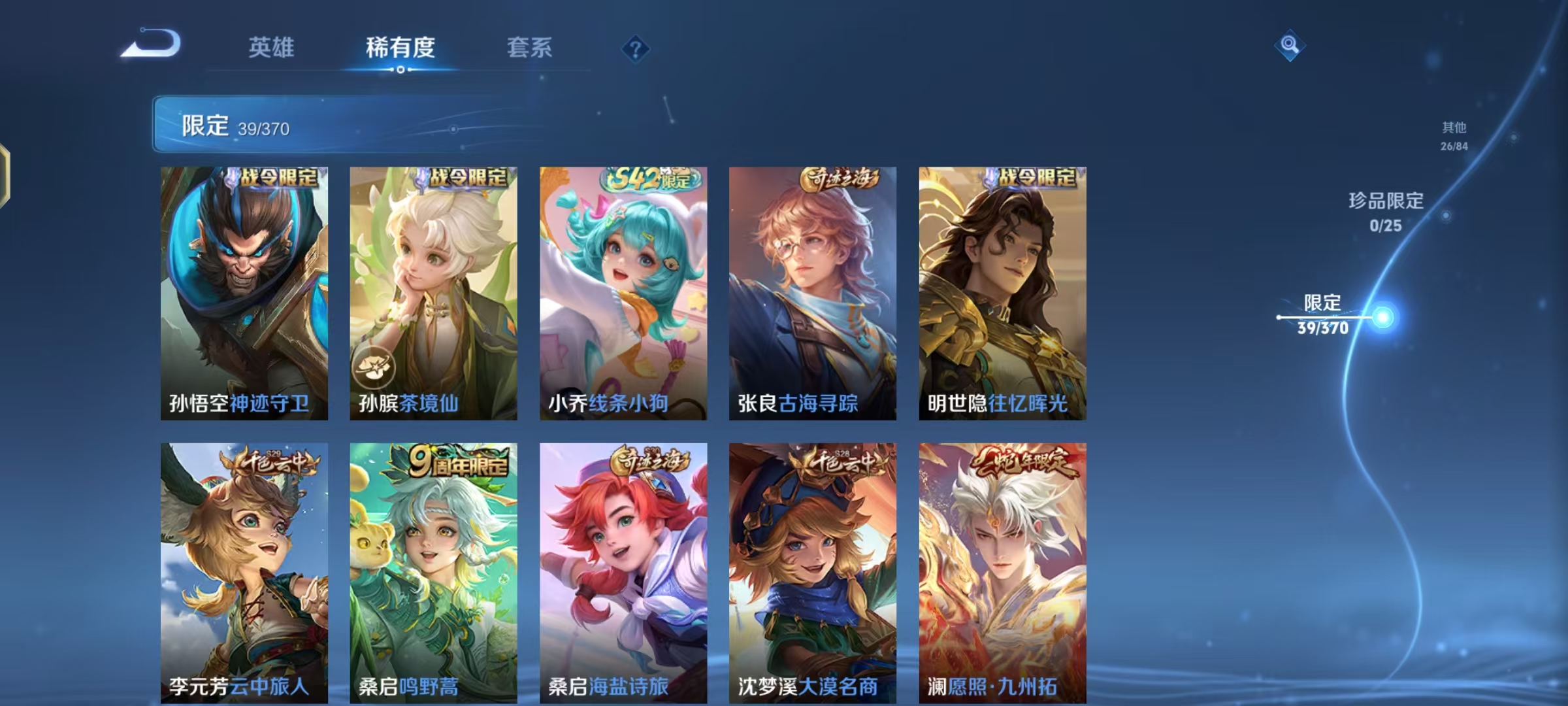Select the 张良 古海寻踪 skin card
Viewport: 1568px width, 706px height.
click(x=813, y=288)
